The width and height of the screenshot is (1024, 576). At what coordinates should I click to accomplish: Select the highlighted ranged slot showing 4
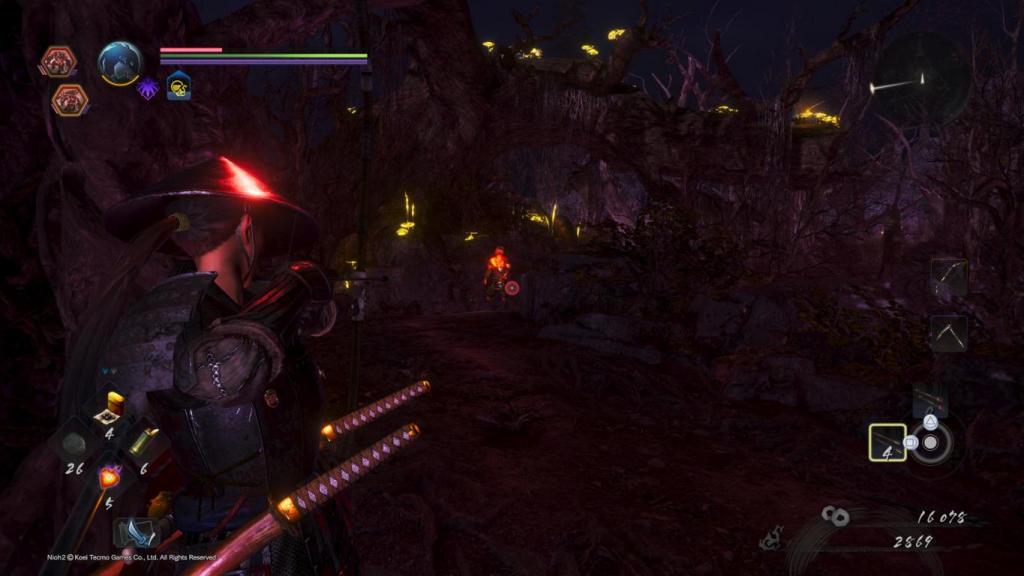(887, 442)
